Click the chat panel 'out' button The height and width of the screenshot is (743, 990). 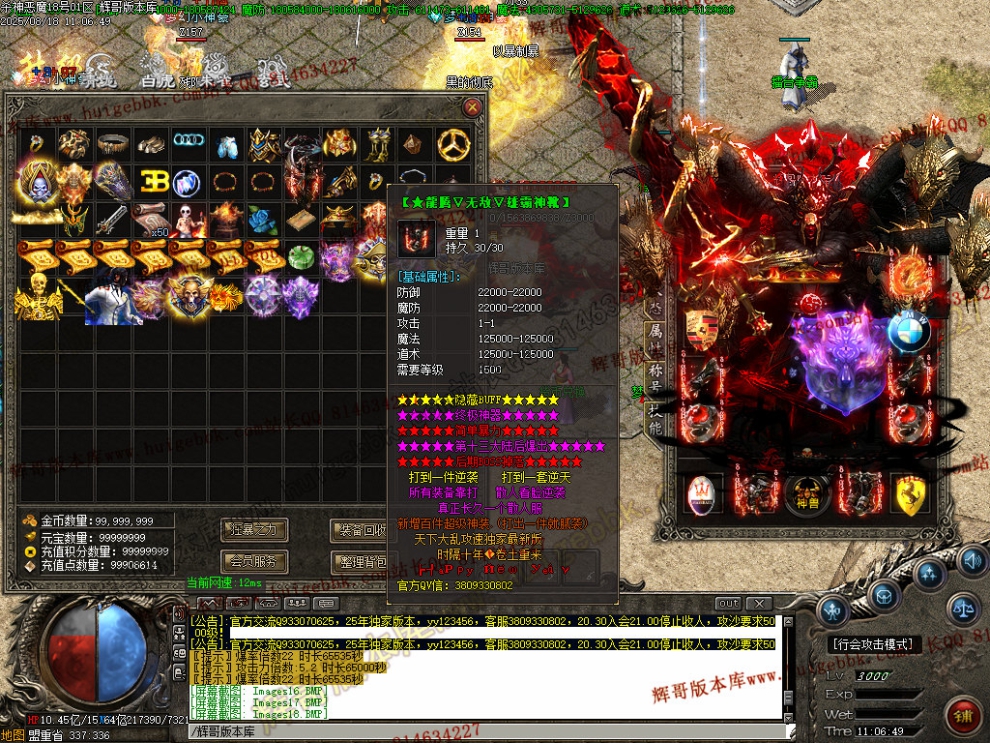tap(729, 603)
